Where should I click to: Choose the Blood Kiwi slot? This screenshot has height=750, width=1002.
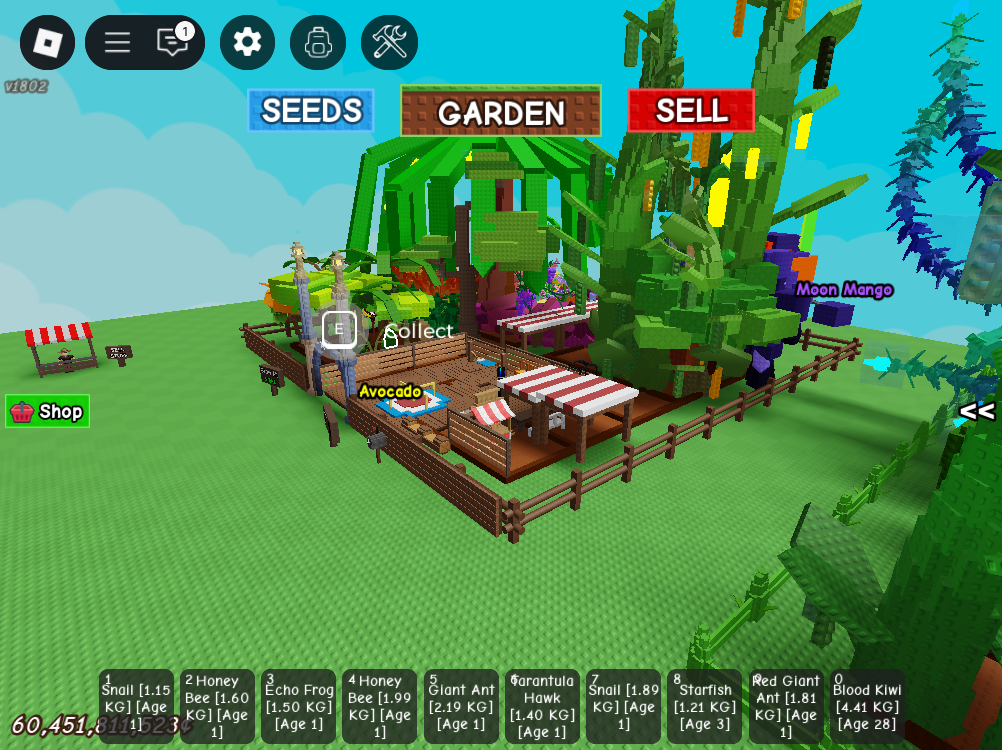(867, 706)
